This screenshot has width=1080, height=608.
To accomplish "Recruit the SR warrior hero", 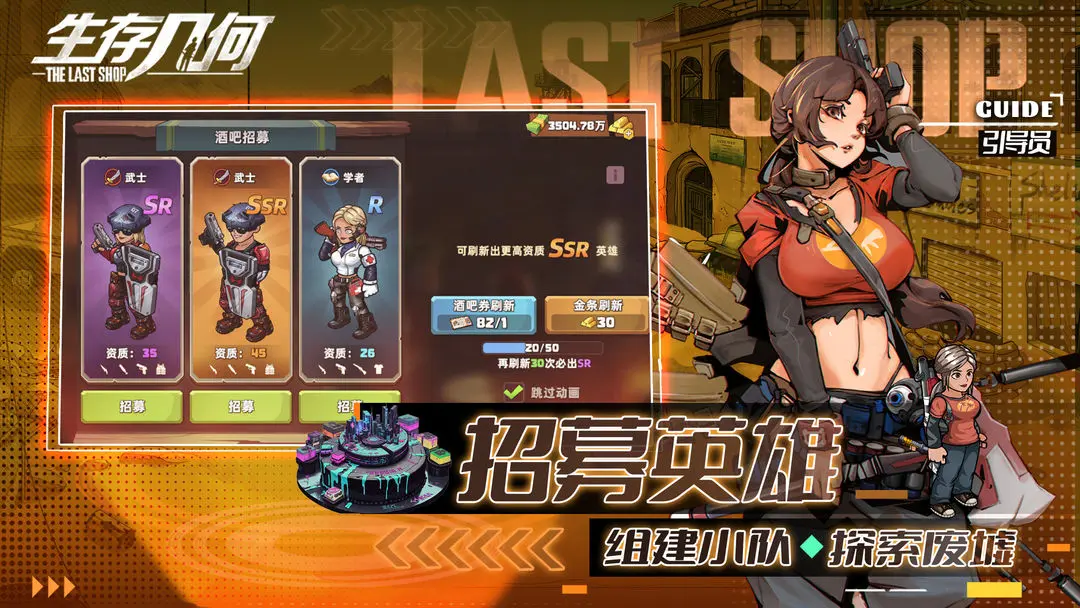I will (x=131, y=406).
